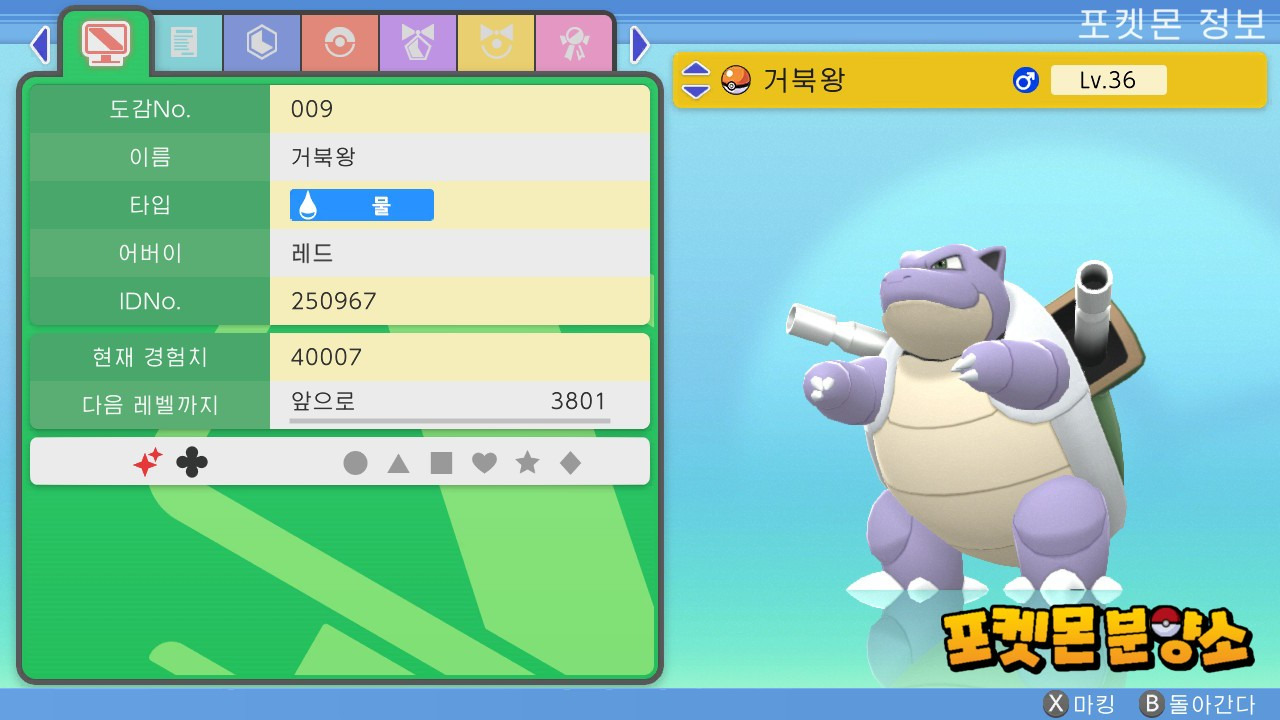Toggle the triangle marking
1280x720 pixels.
[x=398, y=463]
